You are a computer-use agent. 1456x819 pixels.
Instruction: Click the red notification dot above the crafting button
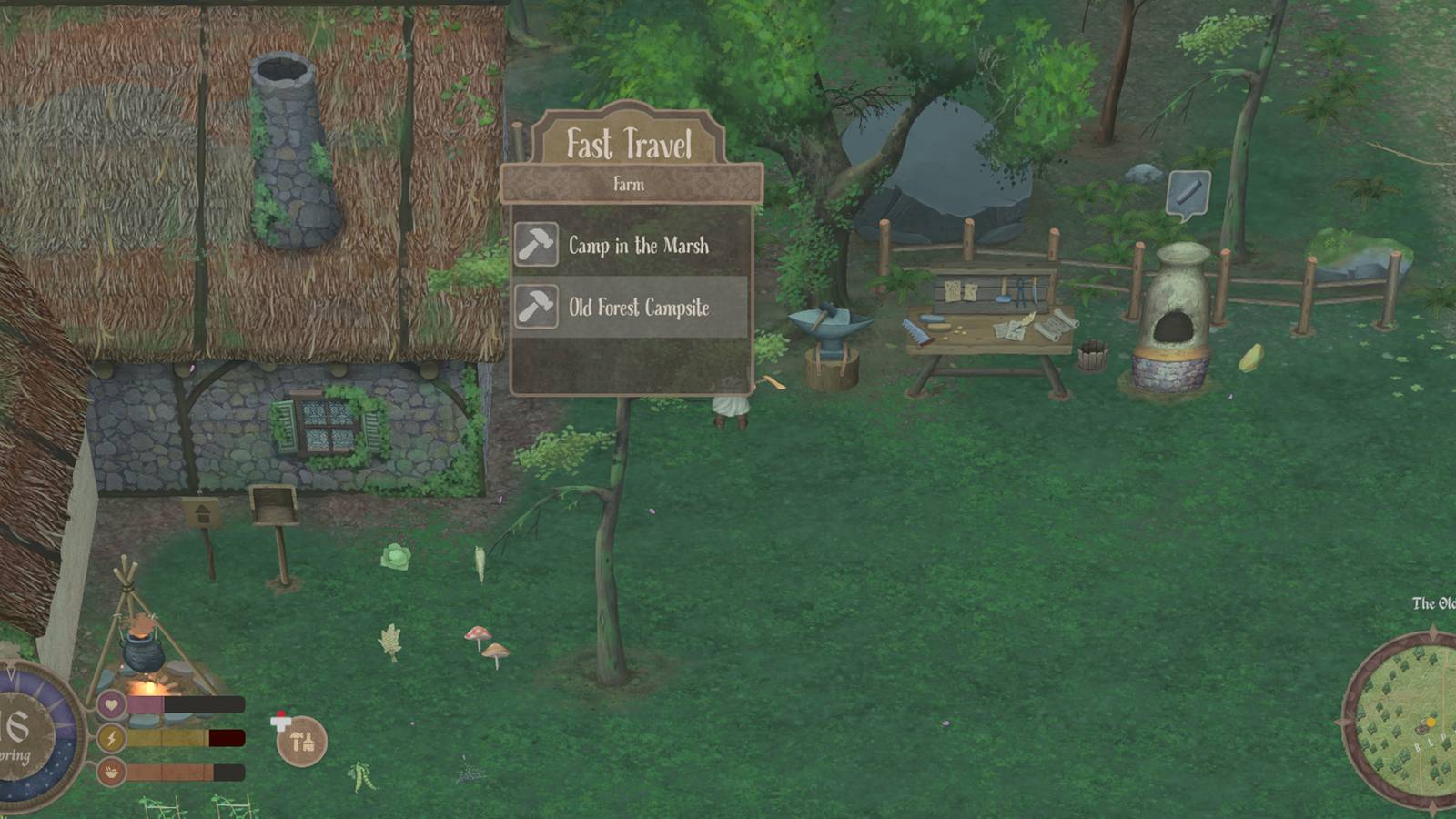pyautogui.click(x=281, y=713)
